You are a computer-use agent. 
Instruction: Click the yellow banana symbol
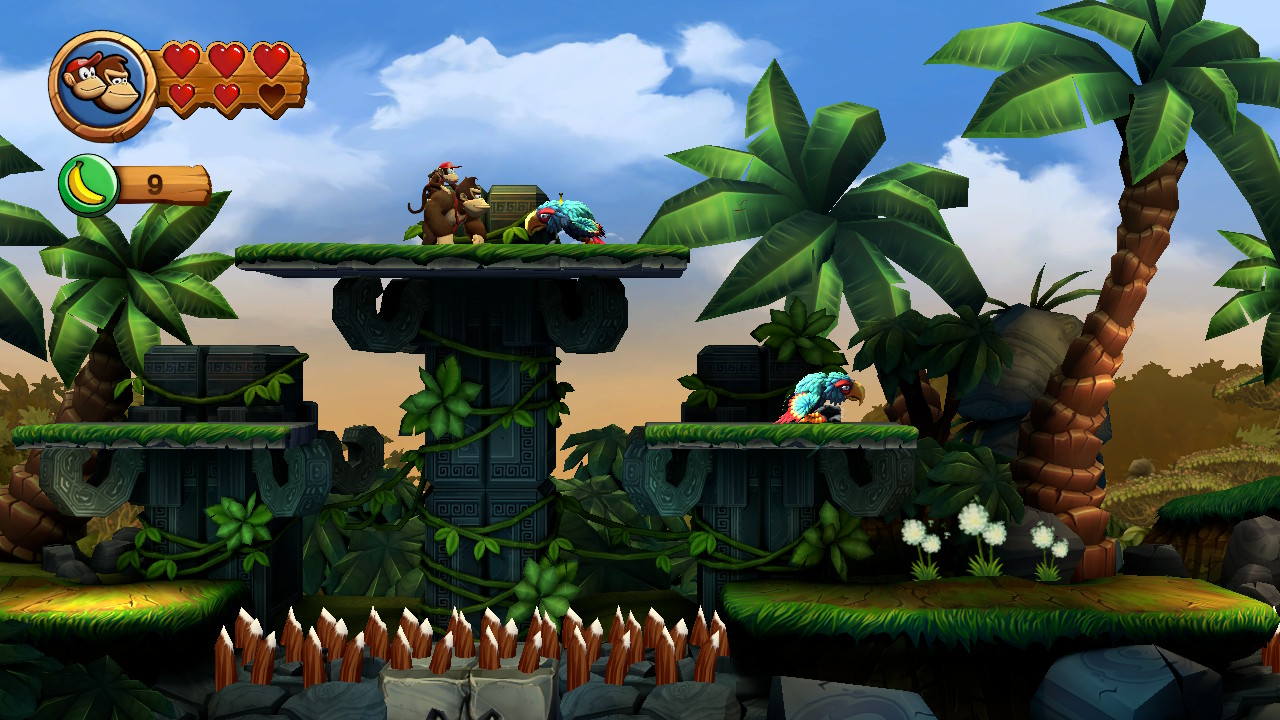click(x=88, y=182)
